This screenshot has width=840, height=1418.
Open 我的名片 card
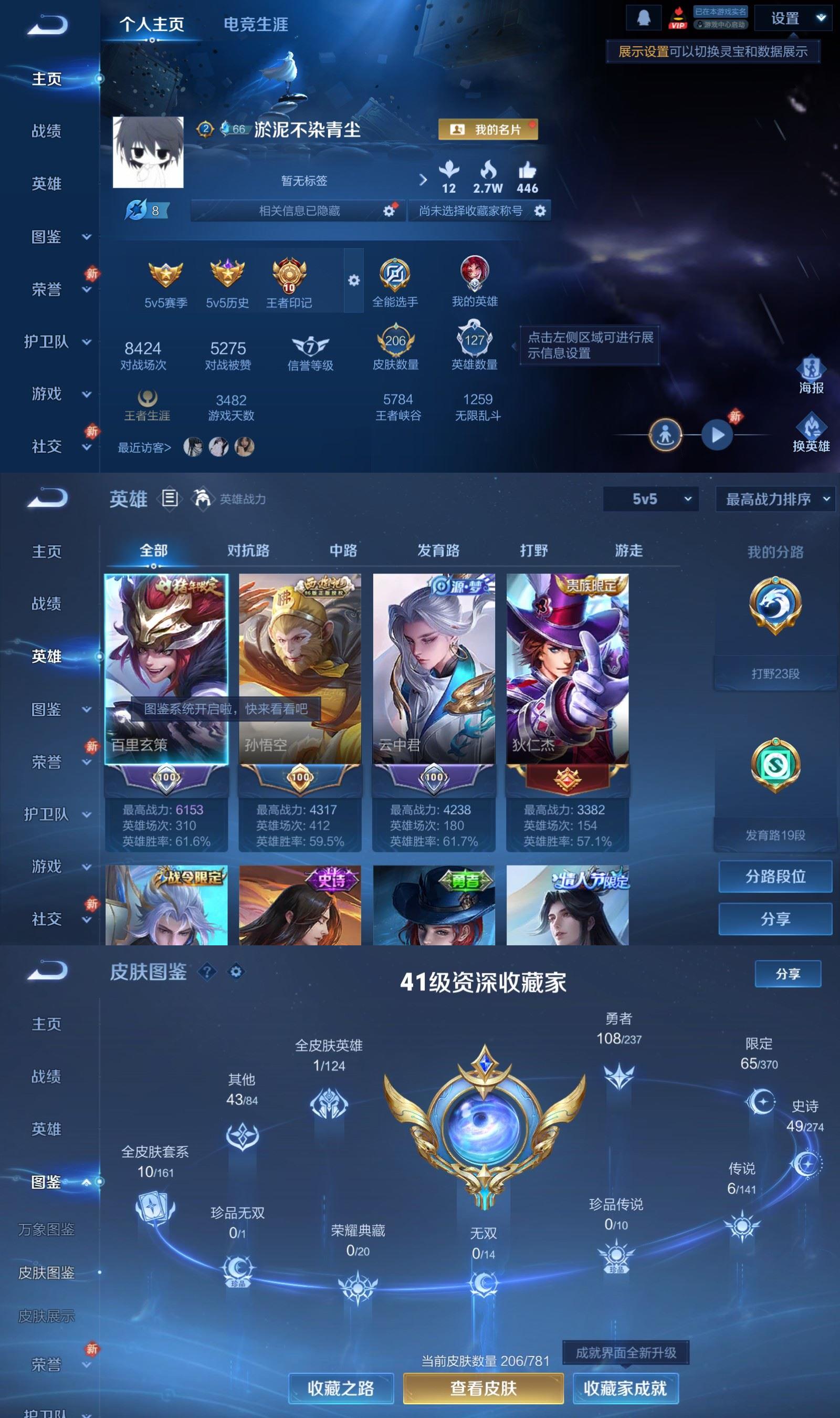pyautogui.click(x=488, y=130)
